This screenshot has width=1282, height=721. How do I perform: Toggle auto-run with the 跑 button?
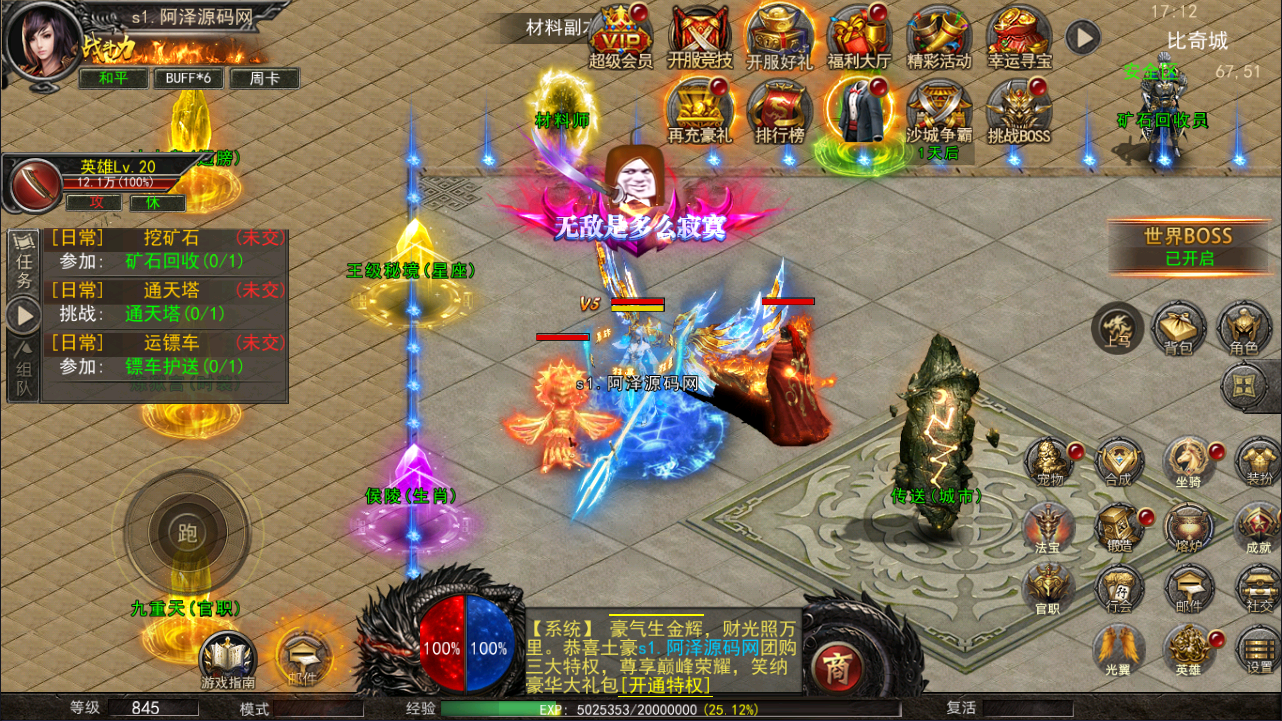point(187,533)
